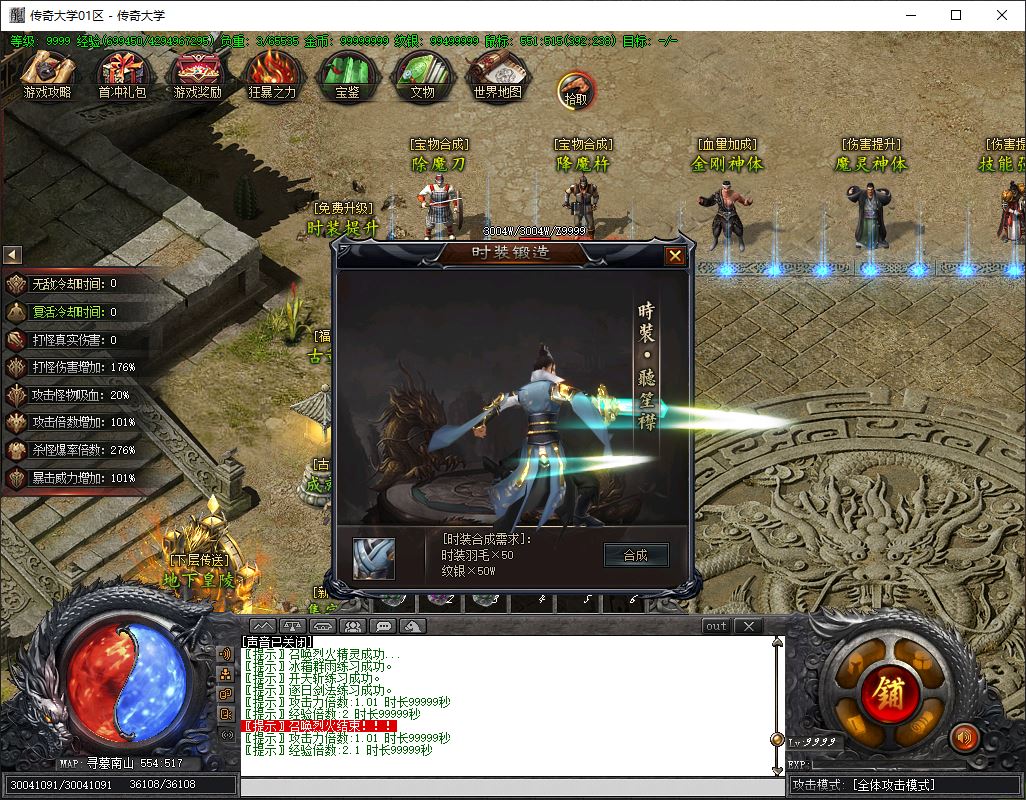
Task: Collapse the left stats panel arrow
Action: click(12, 255)
